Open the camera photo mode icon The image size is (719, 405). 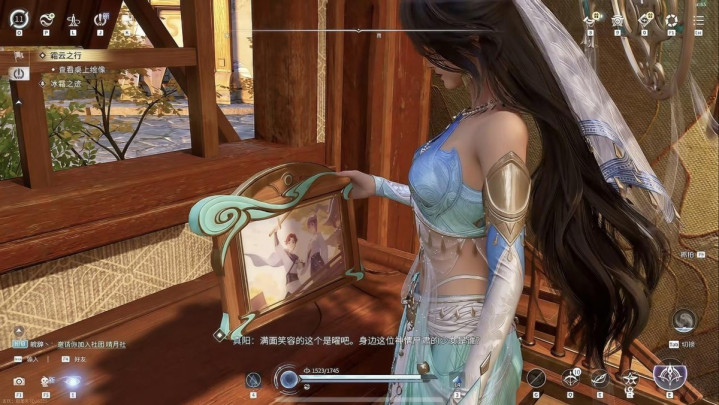tap(19, 381)
